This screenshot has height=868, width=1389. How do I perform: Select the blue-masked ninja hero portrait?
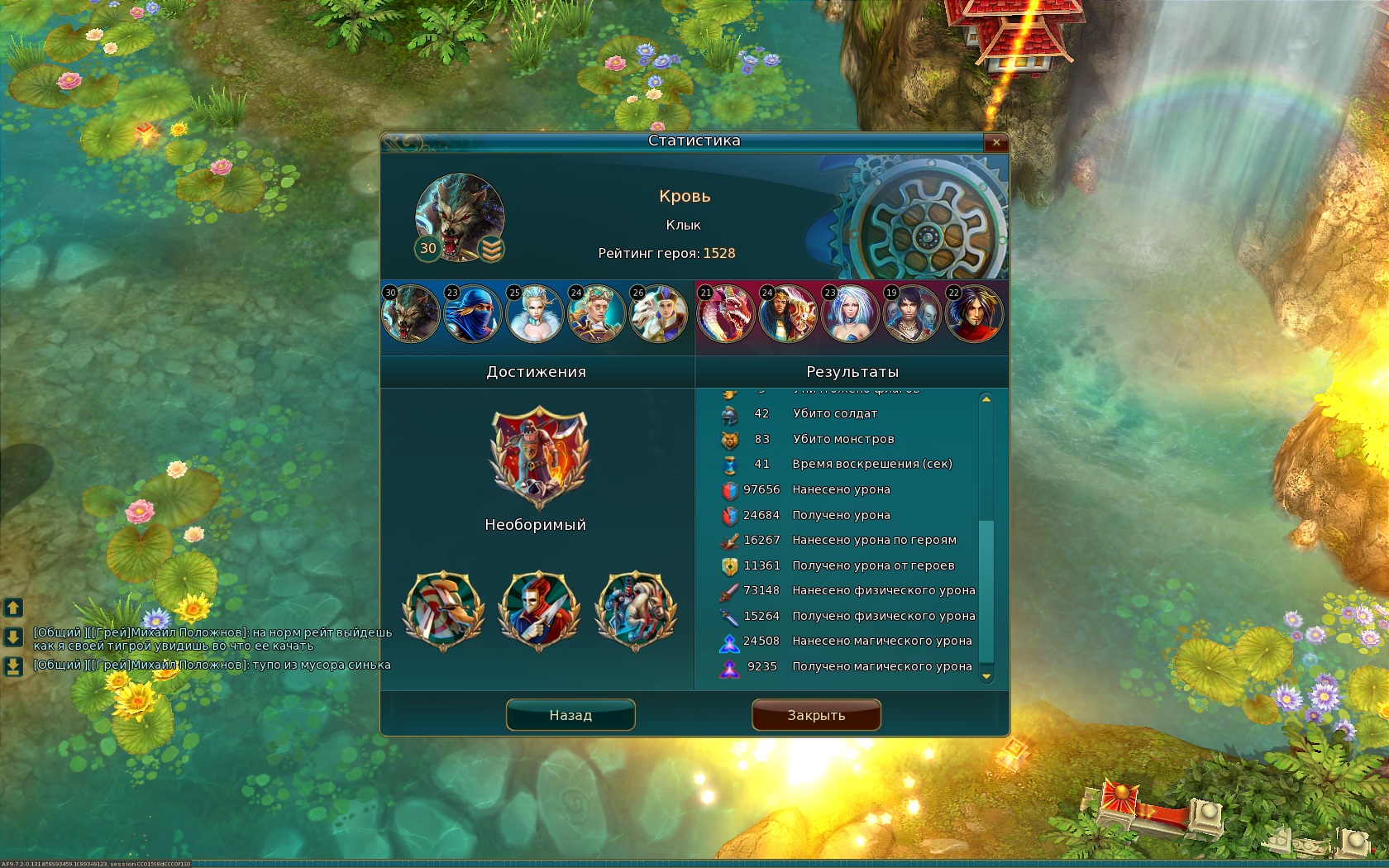click(x=473, y=314)
